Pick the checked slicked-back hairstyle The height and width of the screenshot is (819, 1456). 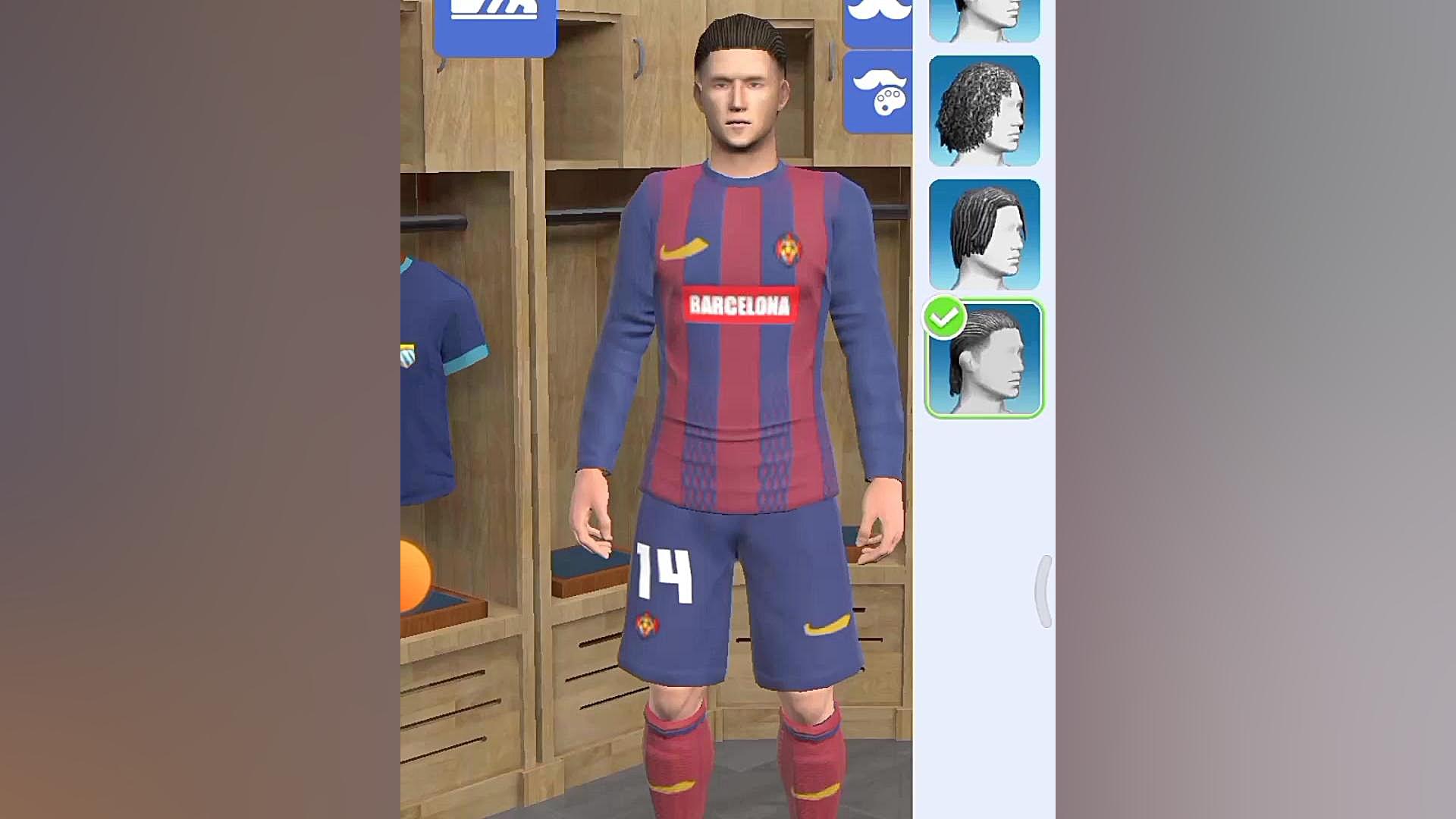(x=984, y=359)
